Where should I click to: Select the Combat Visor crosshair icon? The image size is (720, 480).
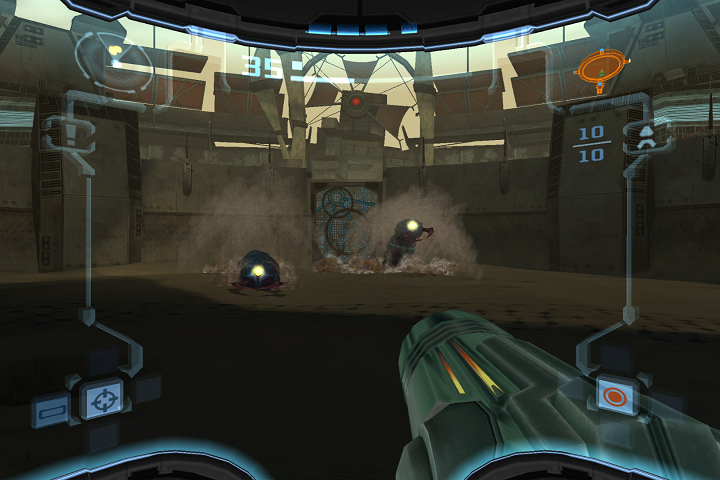(x=101, y=400)
